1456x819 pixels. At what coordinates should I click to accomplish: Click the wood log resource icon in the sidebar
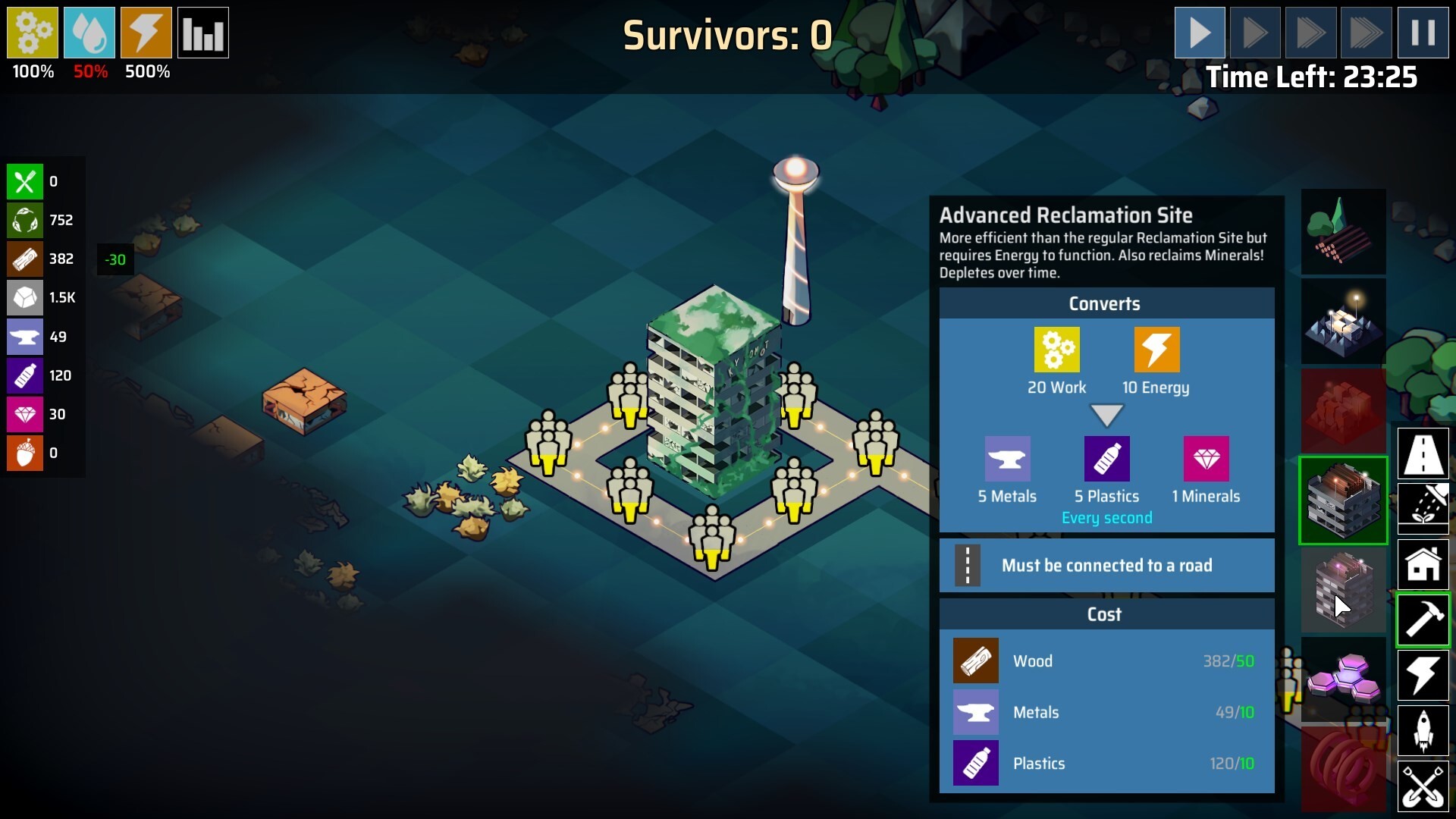[25, 259]
